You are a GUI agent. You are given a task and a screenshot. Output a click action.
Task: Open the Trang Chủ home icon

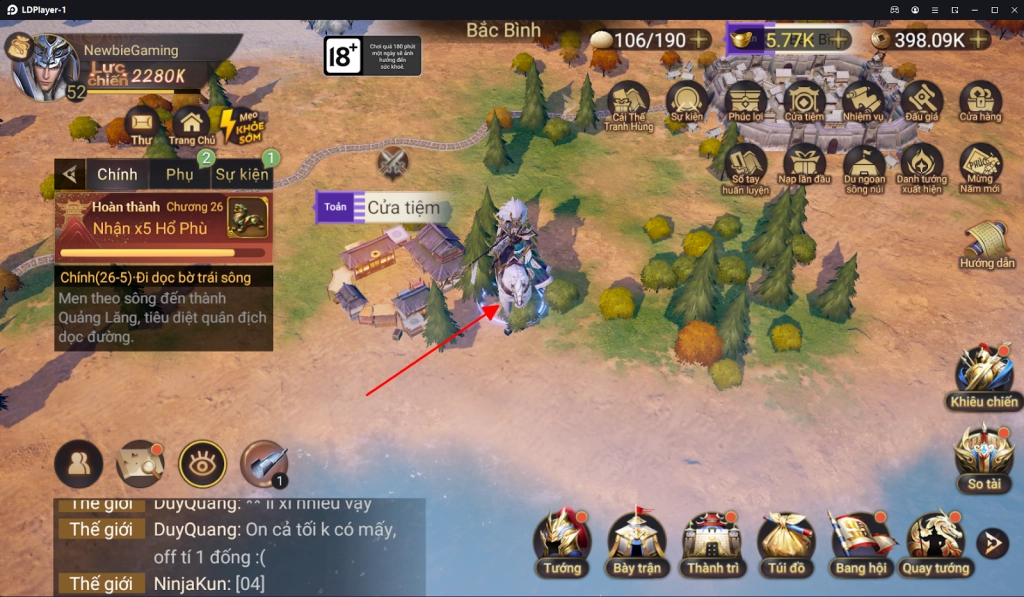[x=191, y=127]
